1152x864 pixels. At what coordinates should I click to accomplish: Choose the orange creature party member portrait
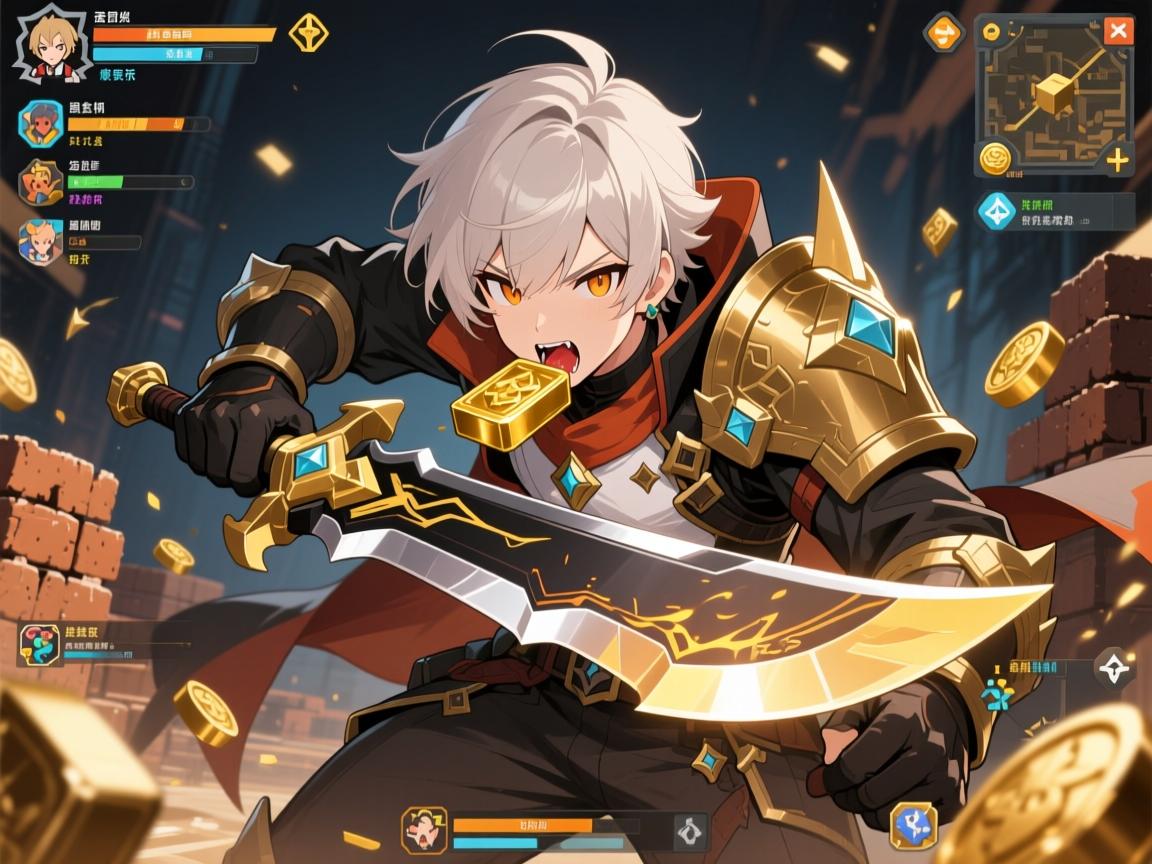click(x=41, y=182)
